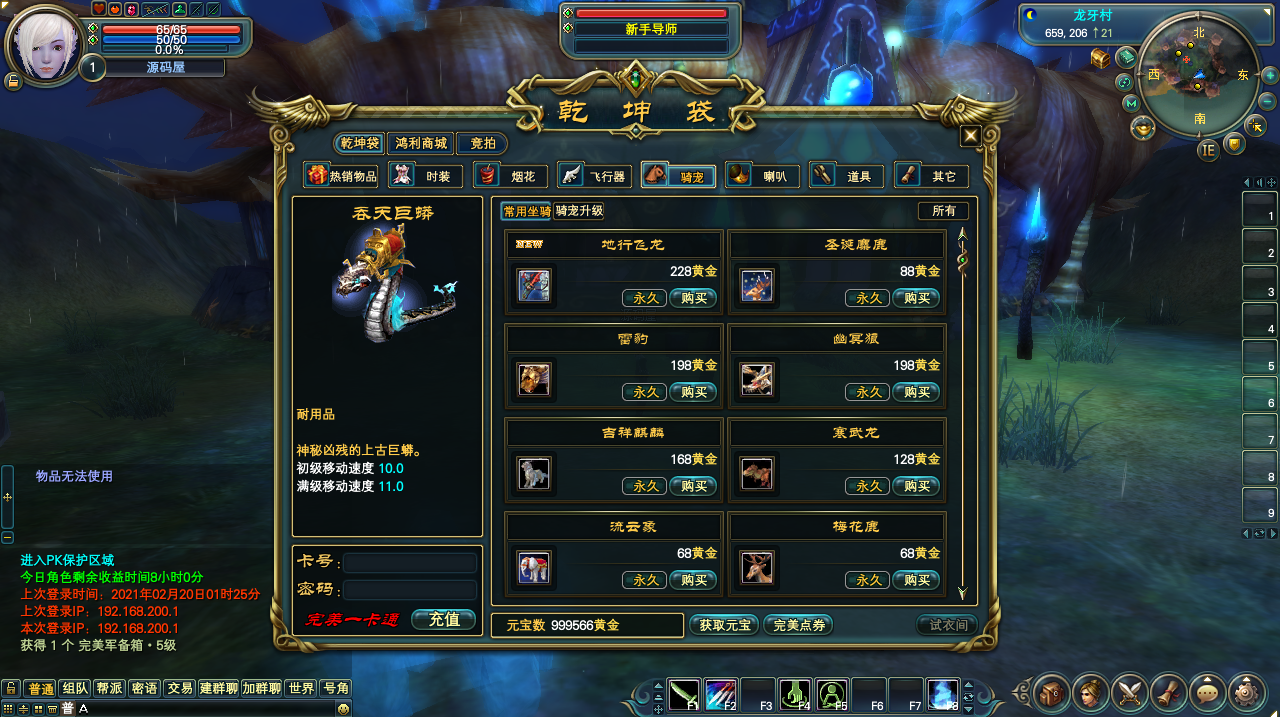Open the 所有 filter dropdown
This screenshot has width=1280, height=717.
(x=943, y=211)
